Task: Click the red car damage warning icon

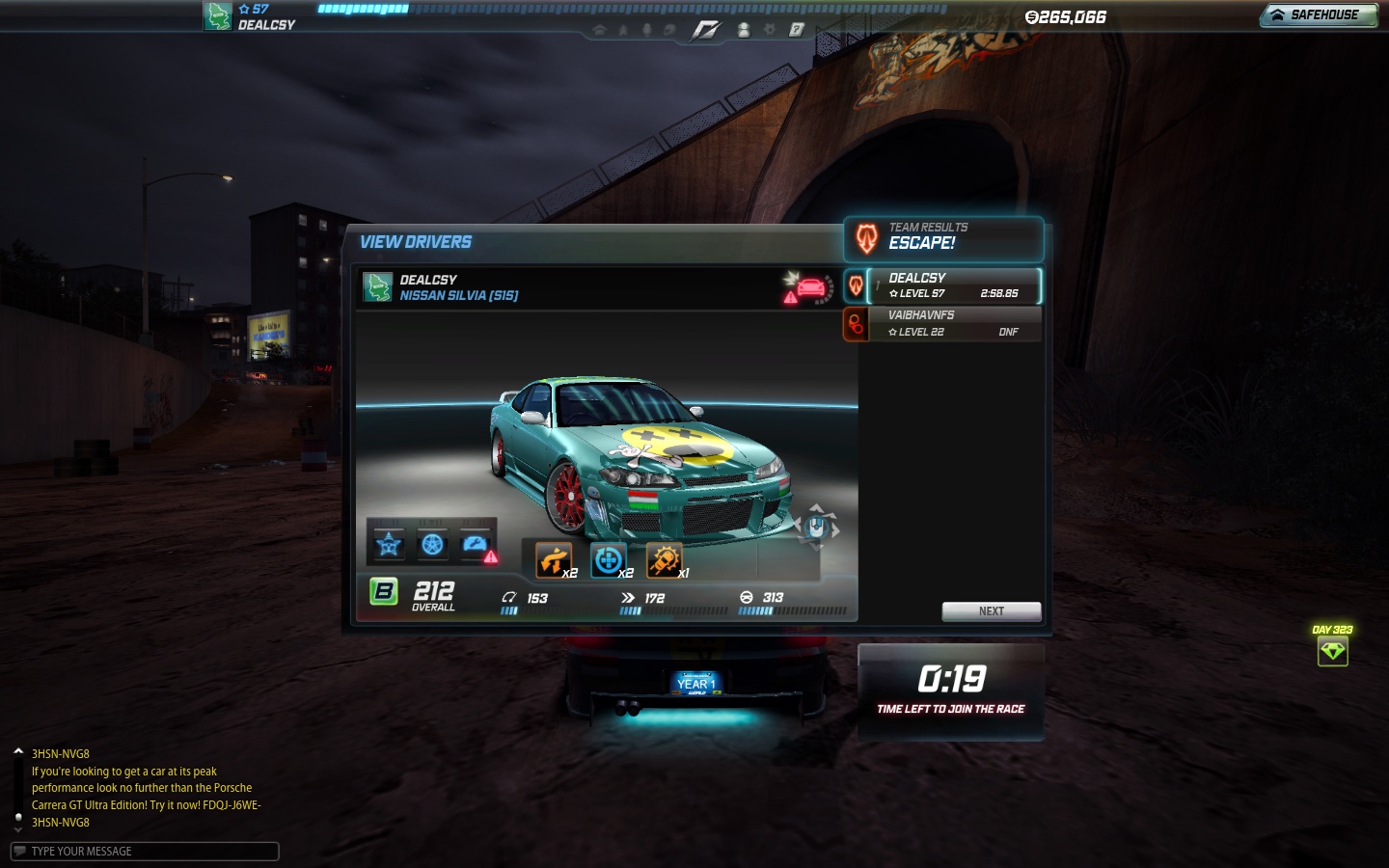Action: [x=808, y=287]
